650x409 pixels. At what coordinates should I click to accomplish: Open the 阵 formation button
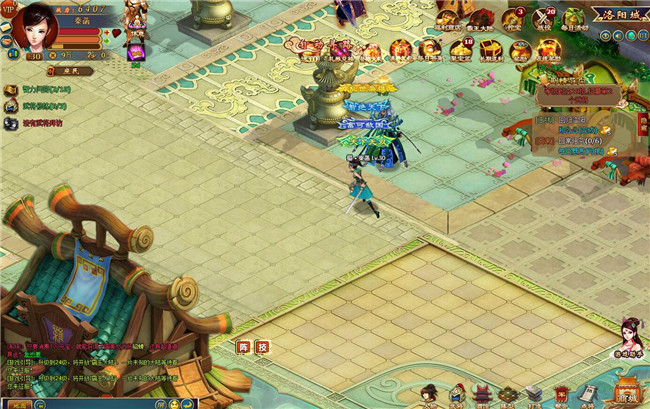point(243,347)
